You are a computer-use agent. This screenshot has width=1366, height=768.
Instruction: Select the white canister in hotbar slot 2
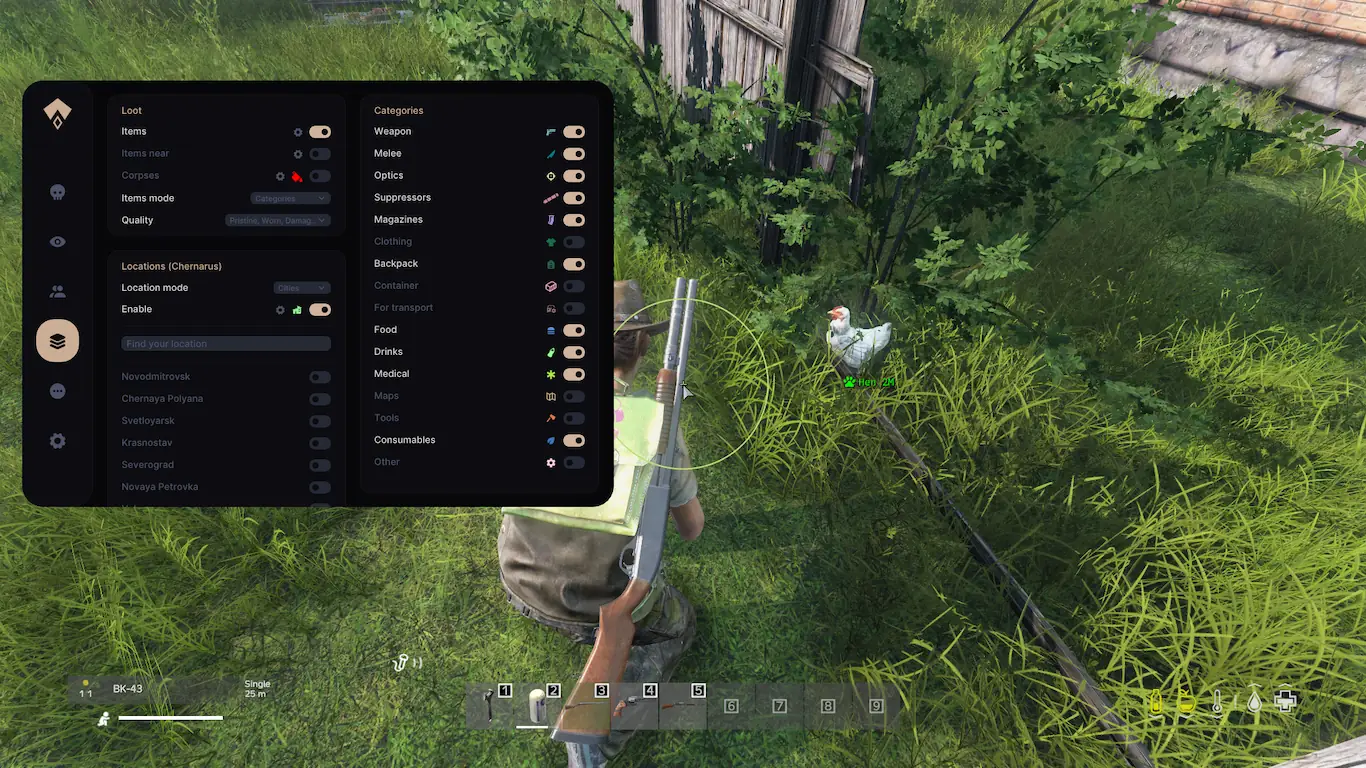535,705
